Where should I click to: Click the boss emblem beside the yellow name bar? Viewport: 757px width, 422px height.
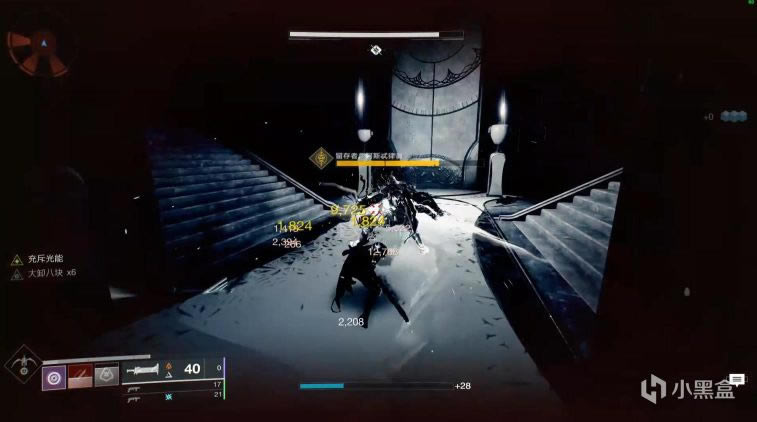(x=320, y=156)
